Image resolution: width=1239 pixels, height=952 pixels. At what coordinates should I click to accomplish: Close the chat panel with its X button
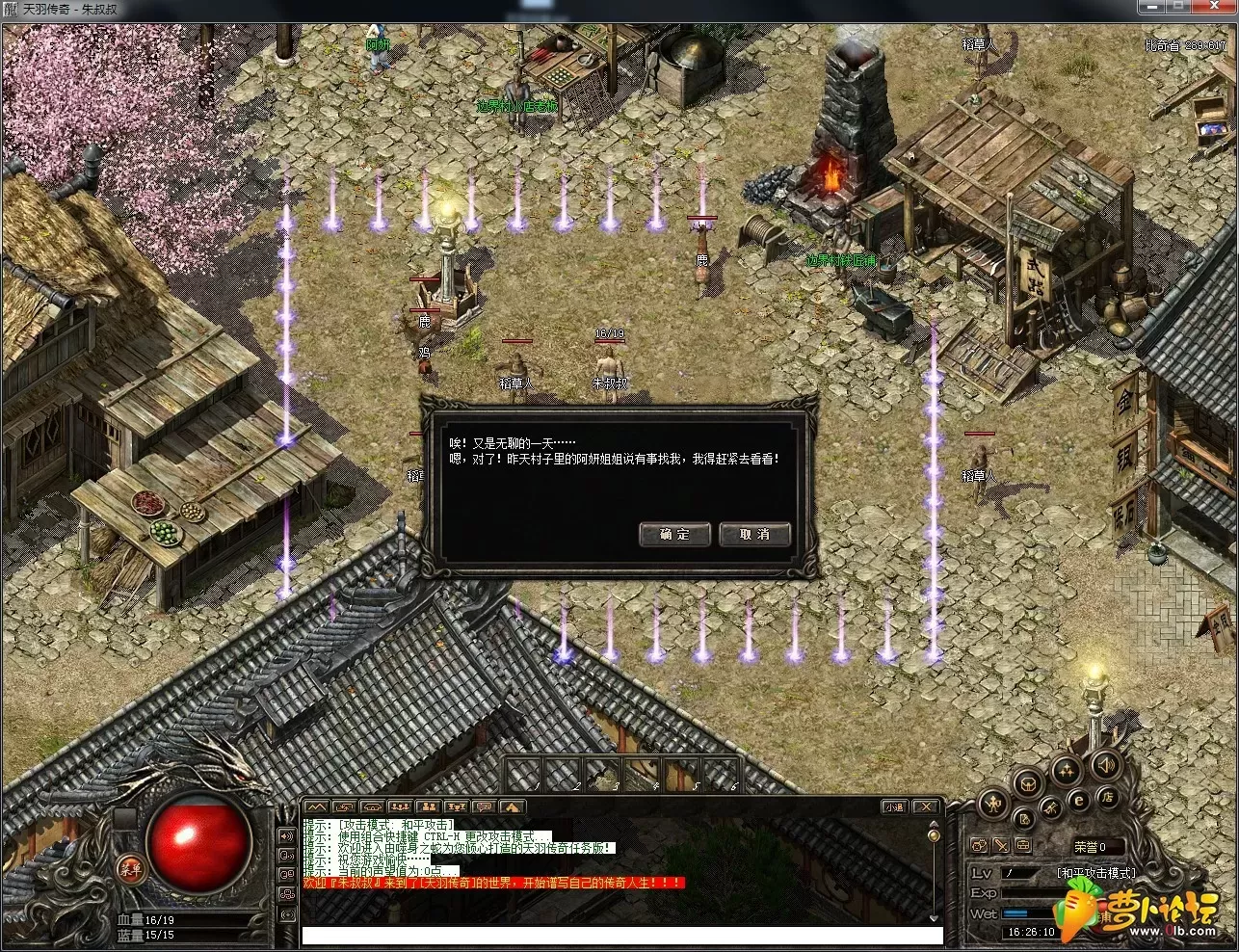tap(925, 807)
